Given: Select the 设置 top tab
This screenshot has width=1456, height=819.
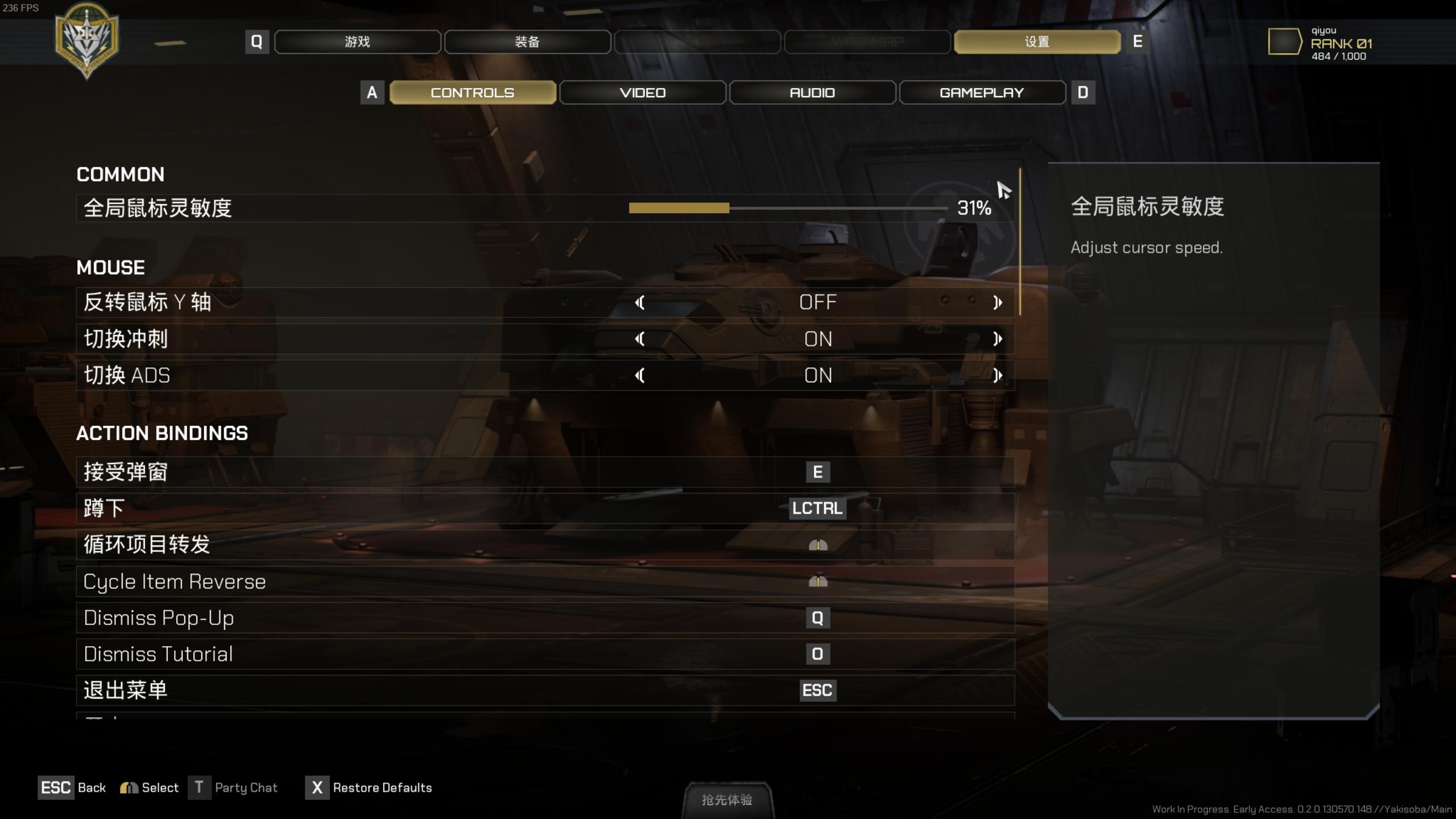Looking at the screenshot, I should pos(1037,42).
